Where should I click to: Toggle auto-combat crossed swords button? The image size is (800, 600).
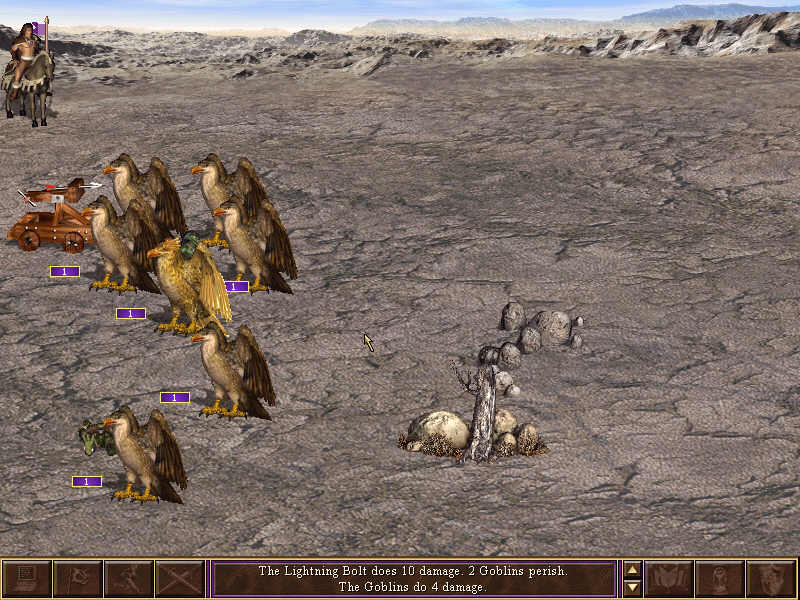coord(180,579)
